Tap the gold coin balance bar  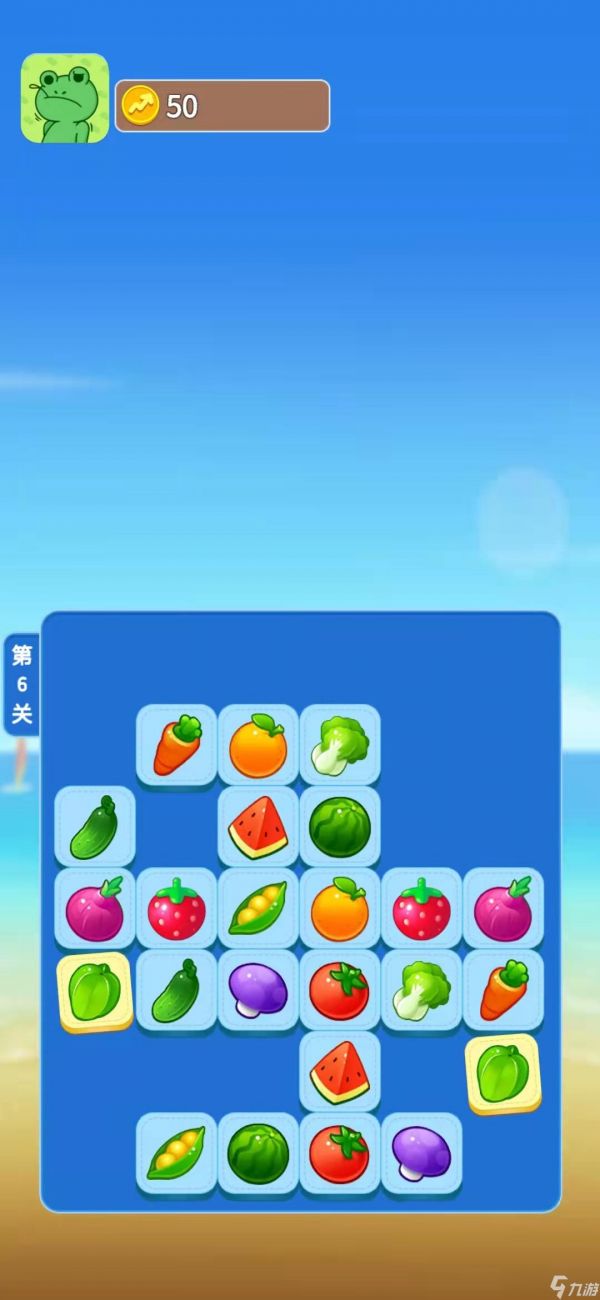click(222, 106)
